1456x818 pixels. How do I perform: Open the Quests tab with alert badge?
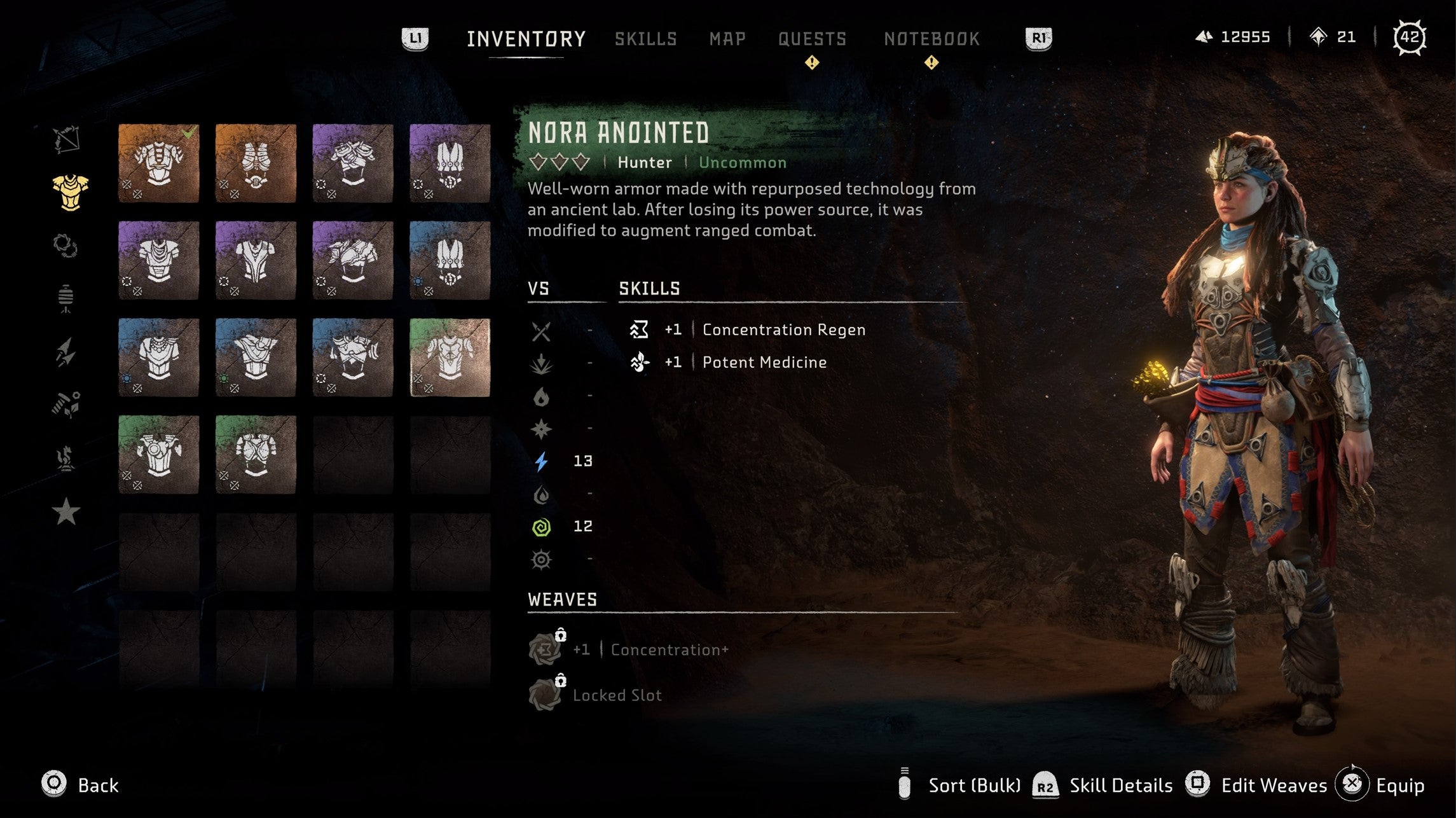point(812,39)
